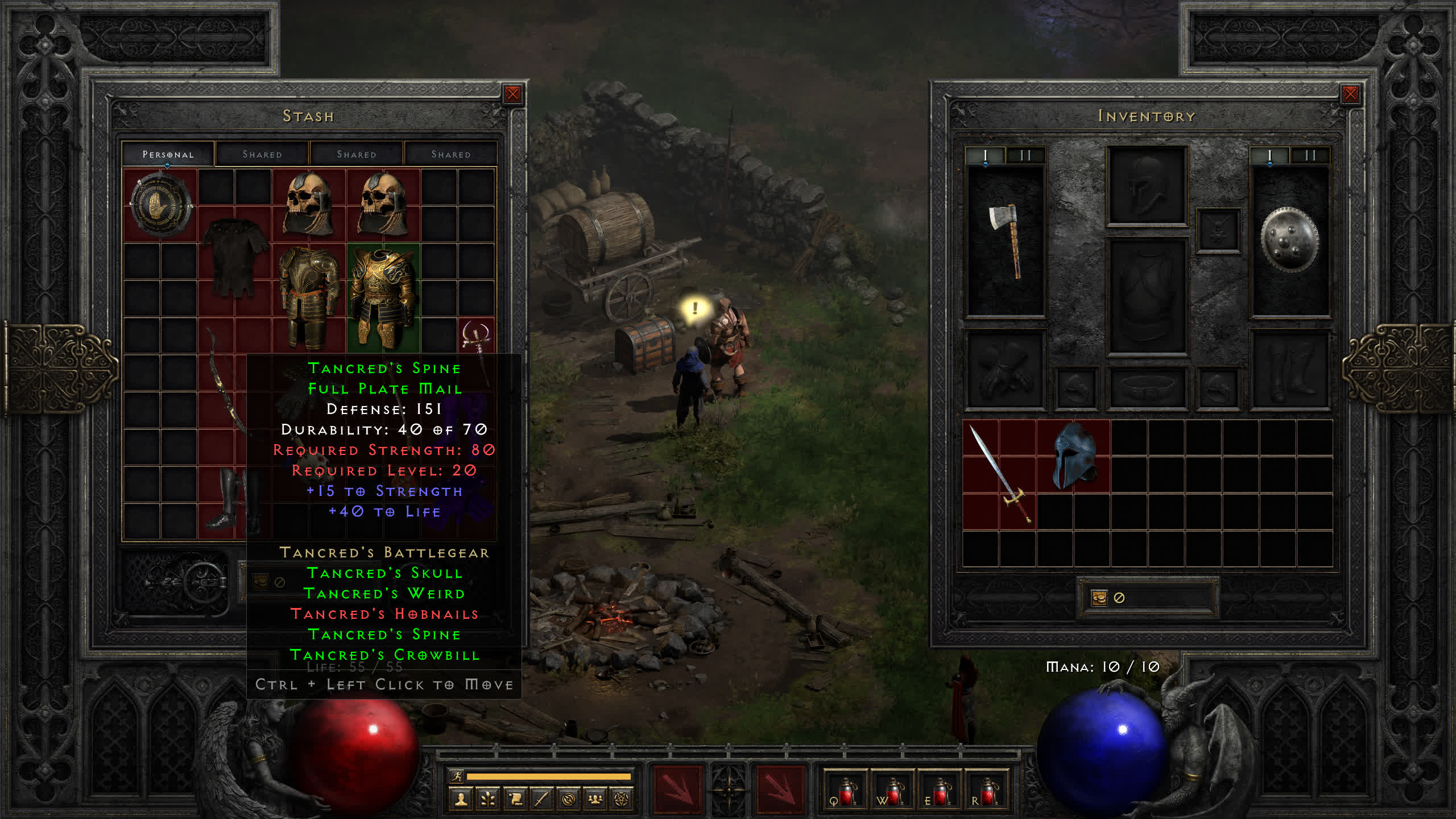Select the blue helm in inventory
Image resolution: width=1456 pixels, height=819 pixels.
click(1073, 456)
